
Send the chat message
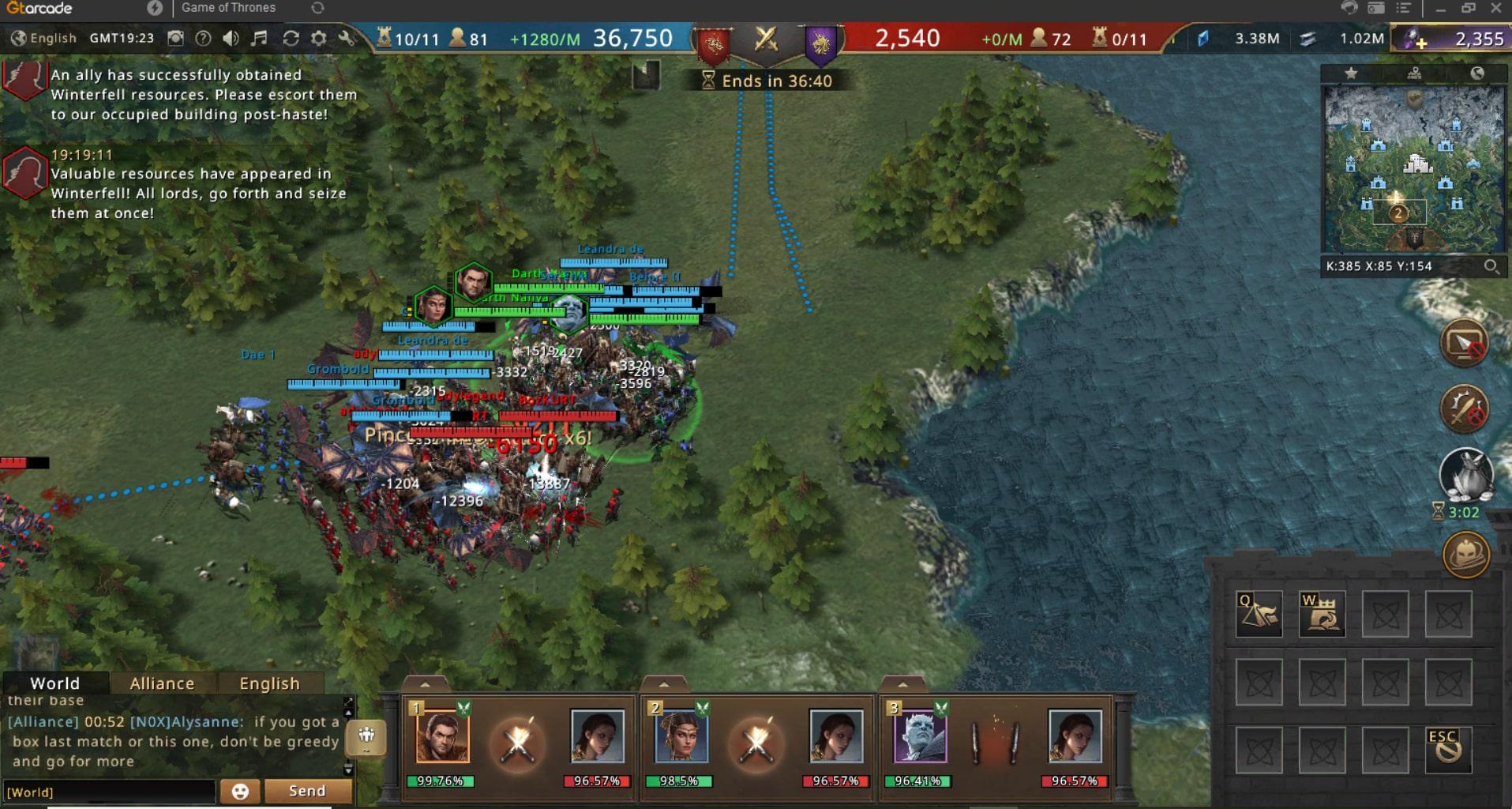pos(307,791)
